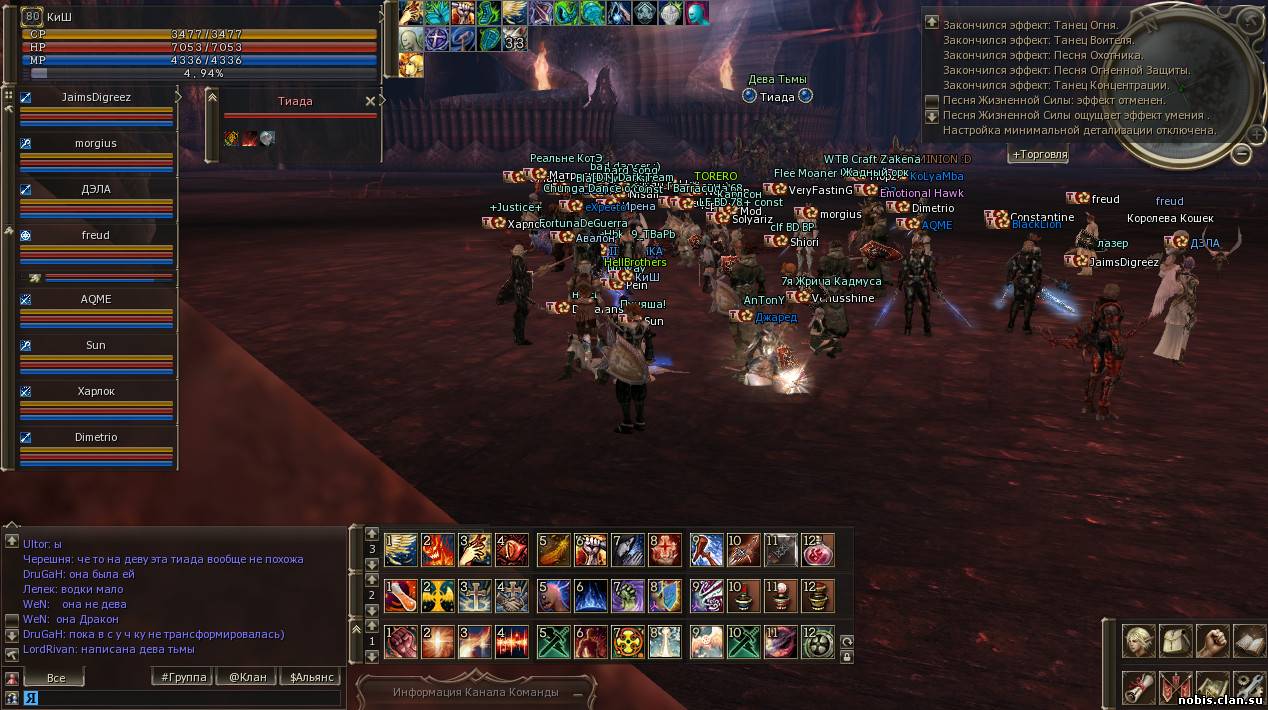Switch chat to the #Группа tab
Screen dimensions: 1268x710
(x=185, y=677)
